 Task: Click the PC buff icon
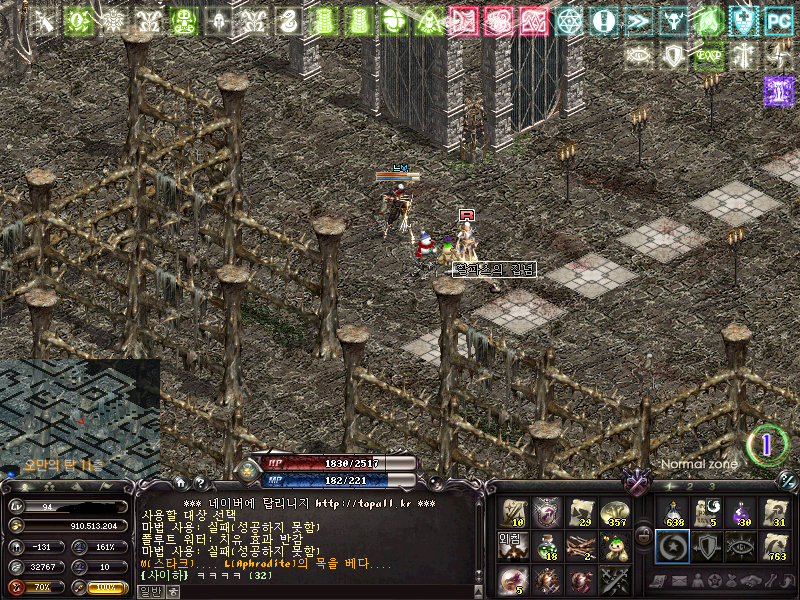point(777,20)
